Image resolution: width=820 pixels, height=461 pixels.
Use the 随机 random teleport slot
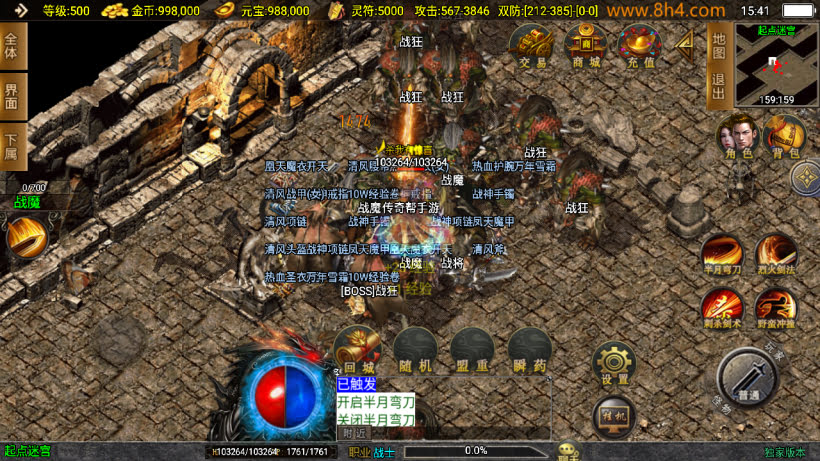click(x=414, y=351)
